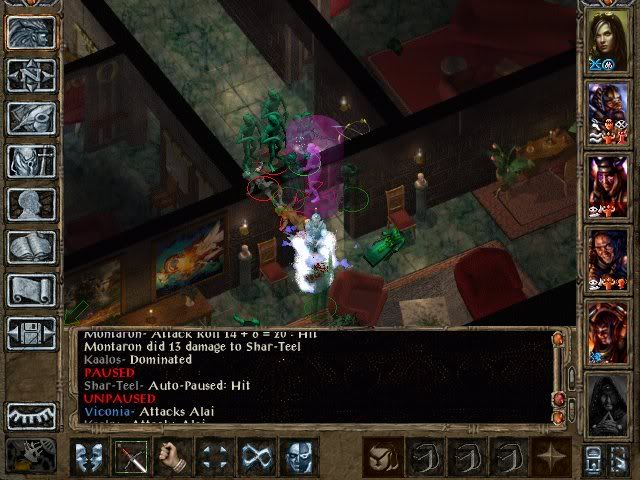Screen dimensions: 640x480
Task: Activate the clenched fist action button
Action: pyautogui.click(x=174, y=457)
